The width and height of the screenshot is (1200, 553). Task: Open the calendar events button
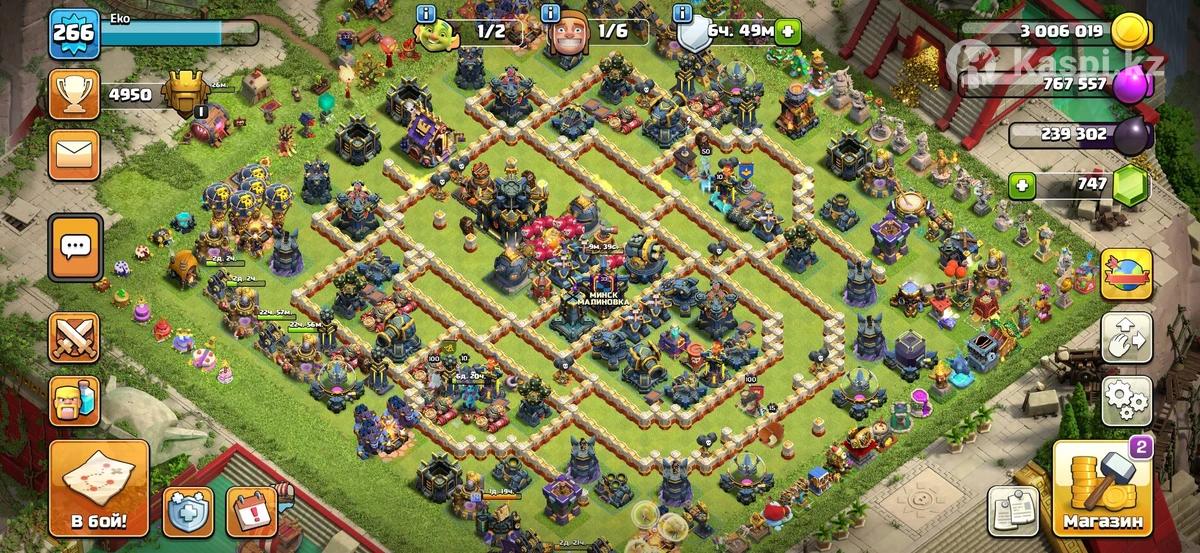point(251,512)
